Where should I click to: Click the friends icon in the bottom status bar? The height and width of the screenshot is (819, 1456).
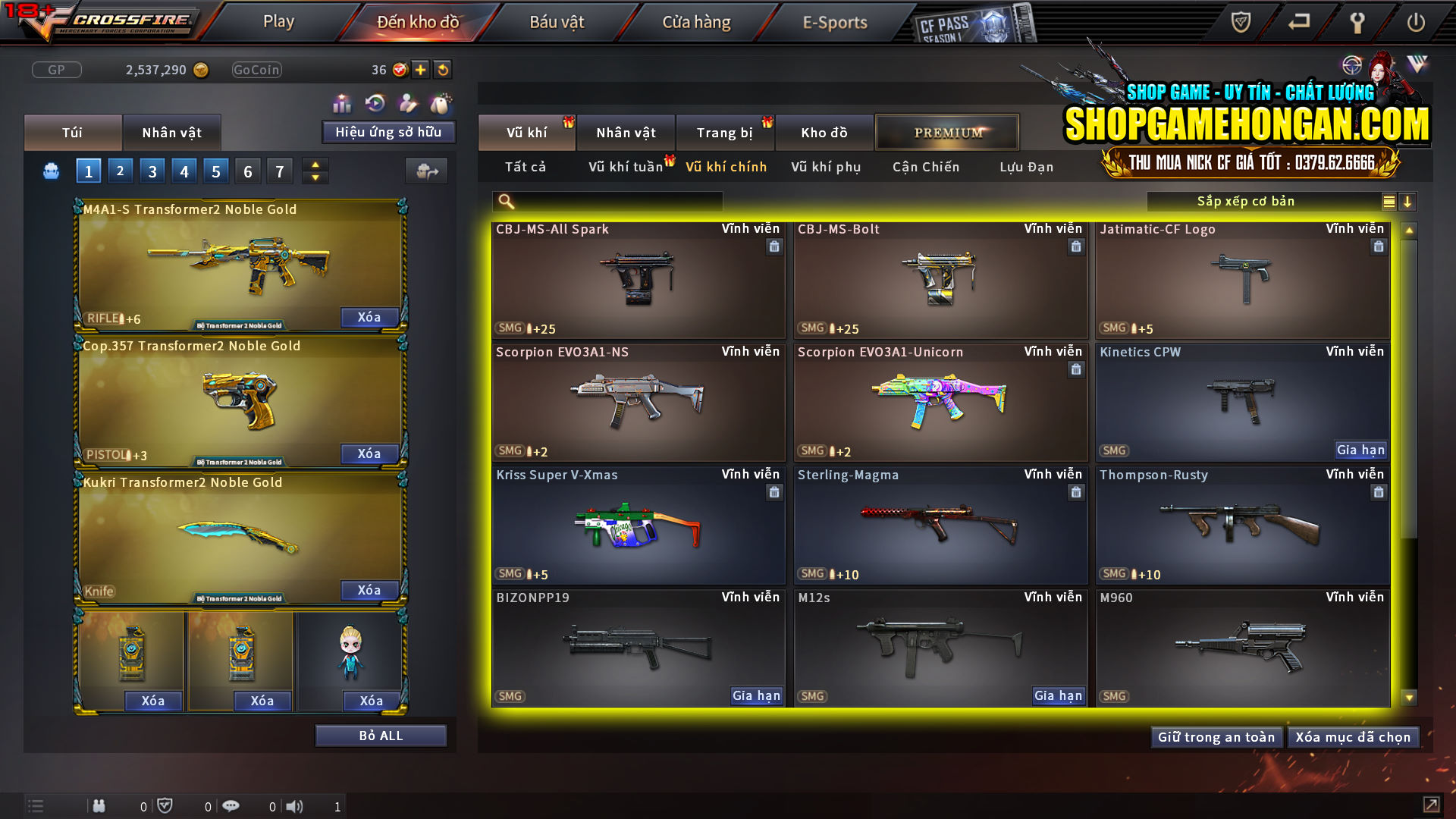coord(99,806)
